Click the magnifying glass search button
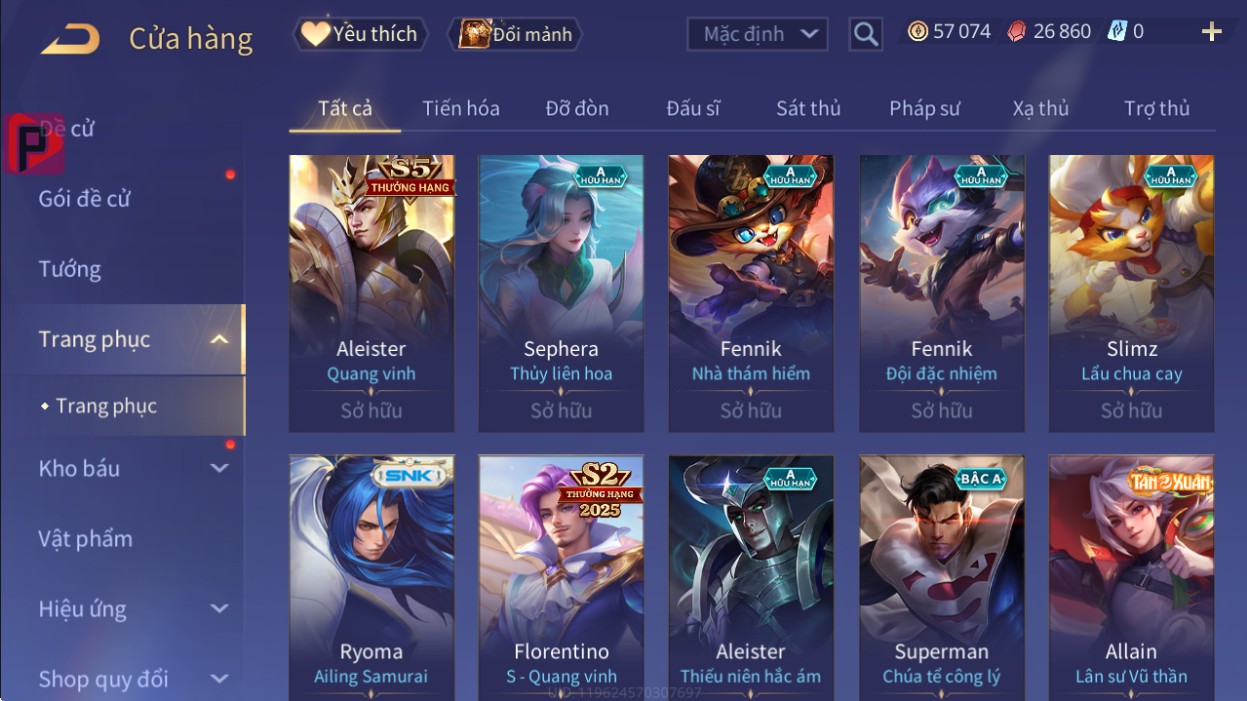 tap(866, 34)
